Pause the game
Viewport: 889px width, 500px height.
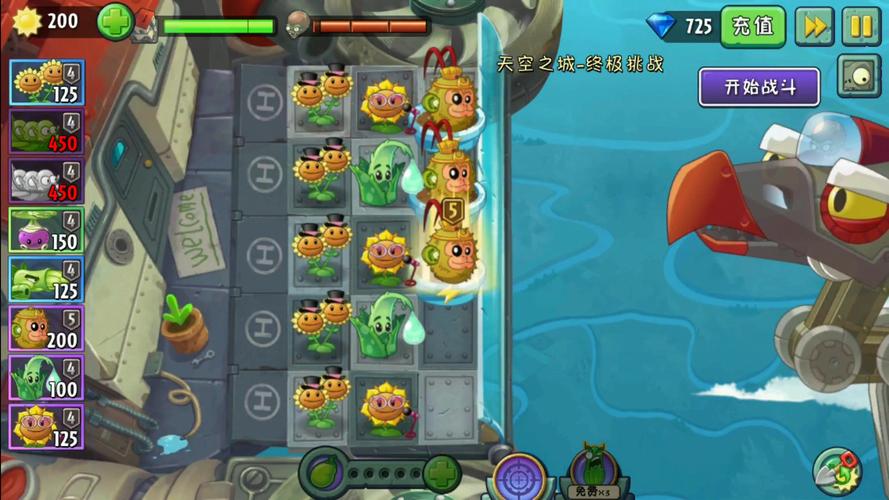tap(860, 27)
